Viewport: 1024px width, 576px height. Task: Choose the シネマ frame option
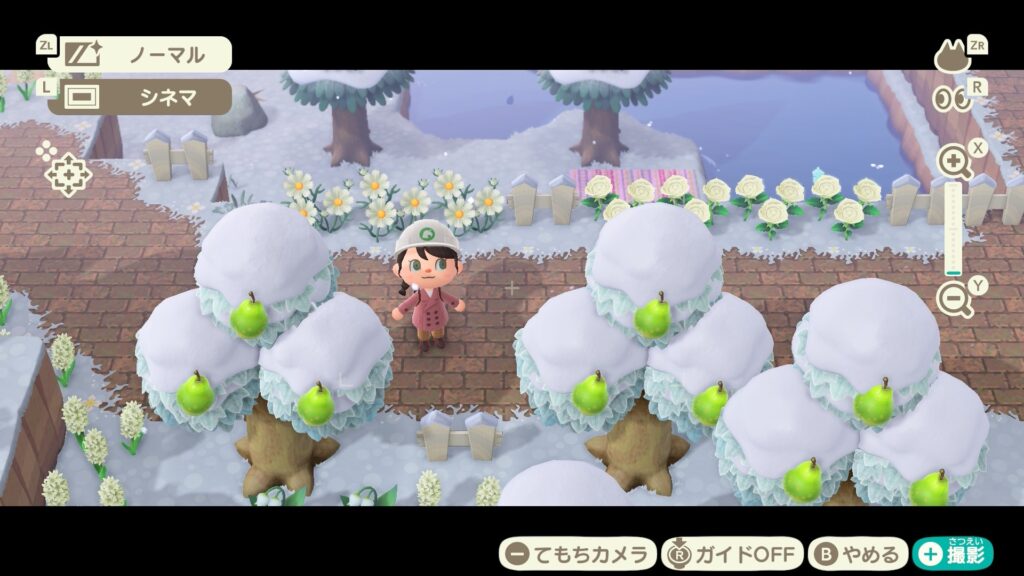[140, 97]
